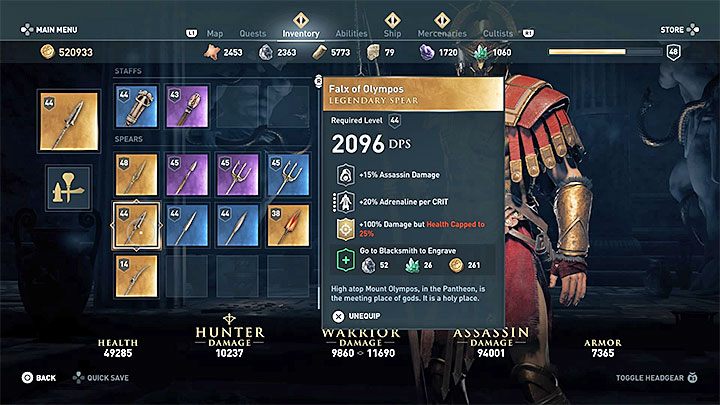
Task: Show the Mercenaries tab
Action: tap(442, 33)
